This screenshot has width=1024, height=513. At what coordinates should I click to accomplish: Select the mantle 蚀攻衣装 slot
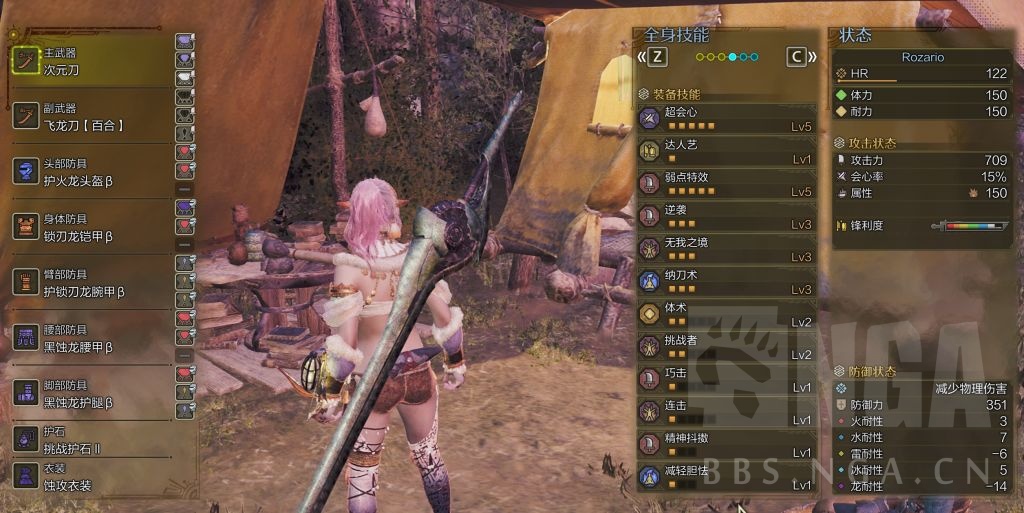(x=90, y=476)
